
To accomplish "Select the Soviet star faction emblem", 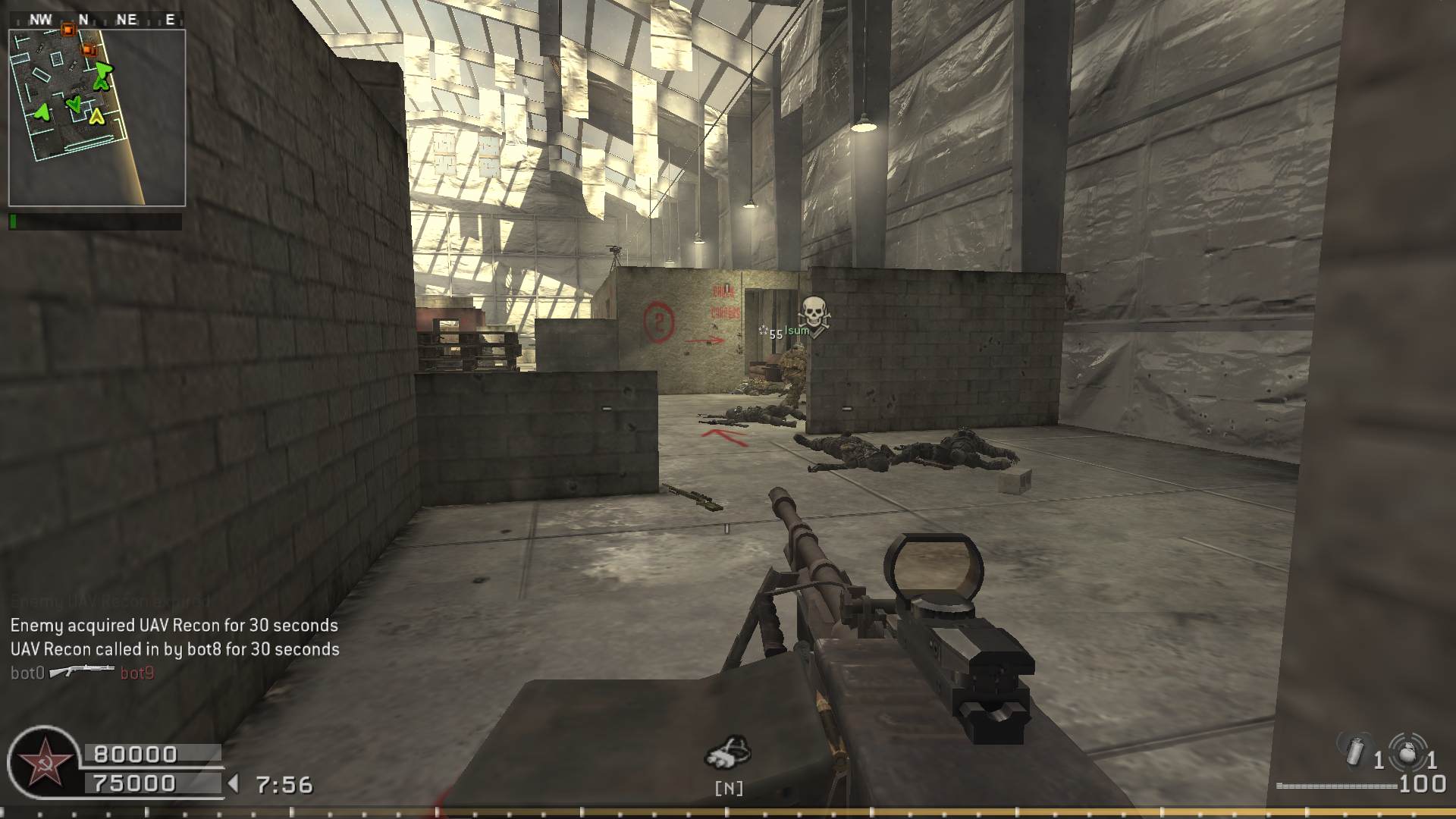I will point(43,762).
